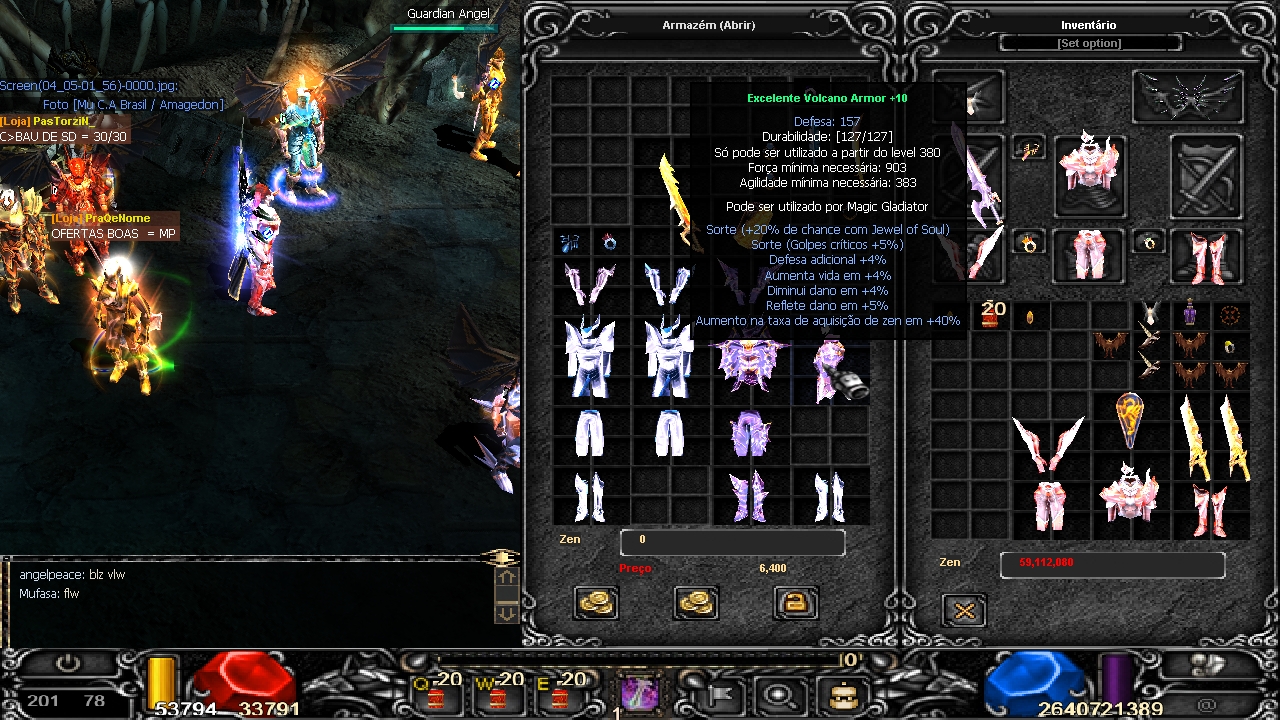Pick the red potion stack of 20

[x=992, y=315]
